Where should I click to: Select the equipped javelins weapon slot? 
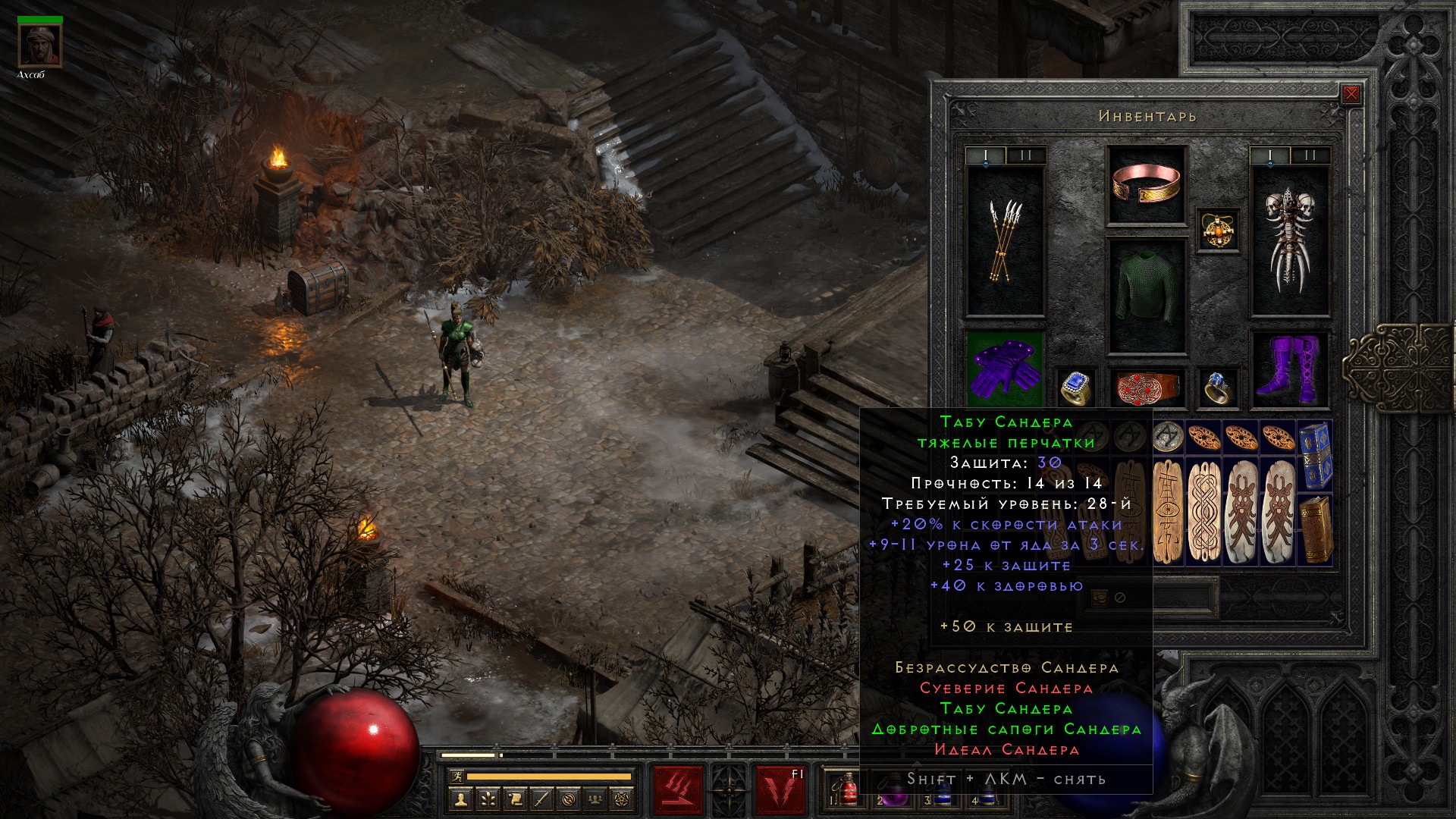point(1005,241)
